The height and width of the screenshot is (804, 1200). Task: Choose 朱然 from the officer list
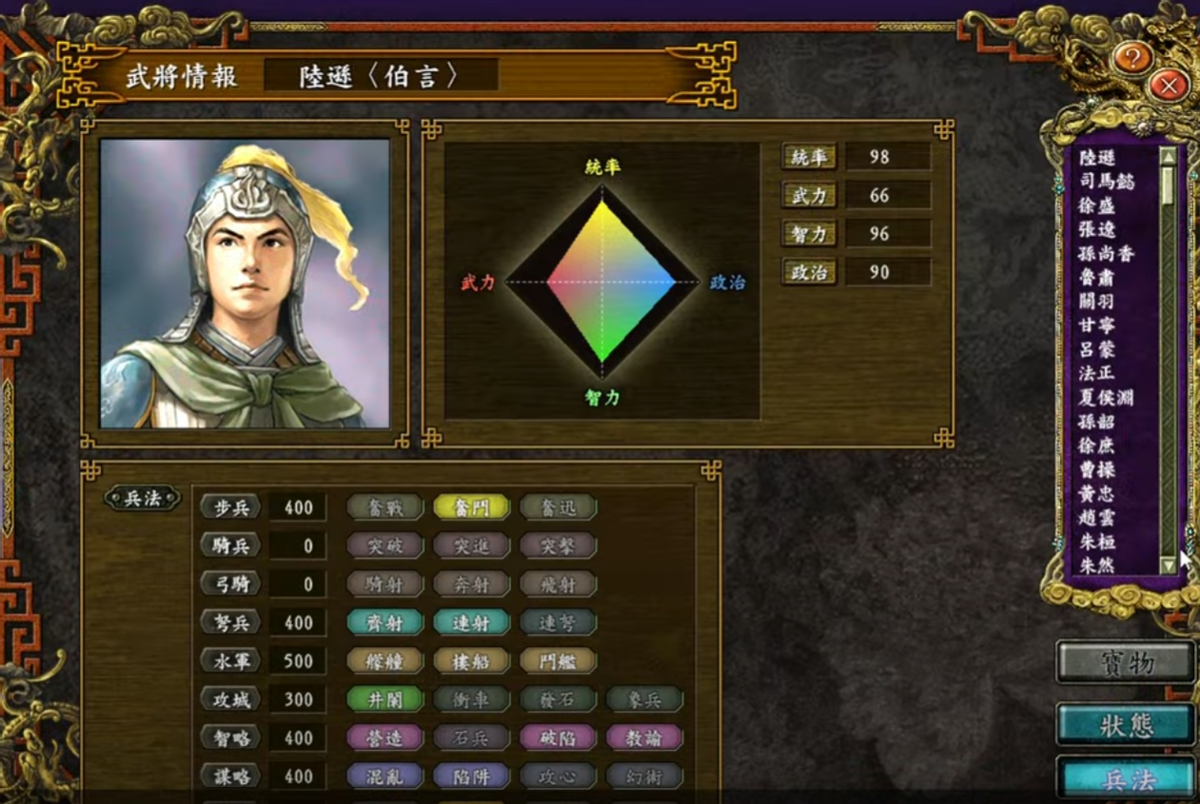click(1098, 565)
